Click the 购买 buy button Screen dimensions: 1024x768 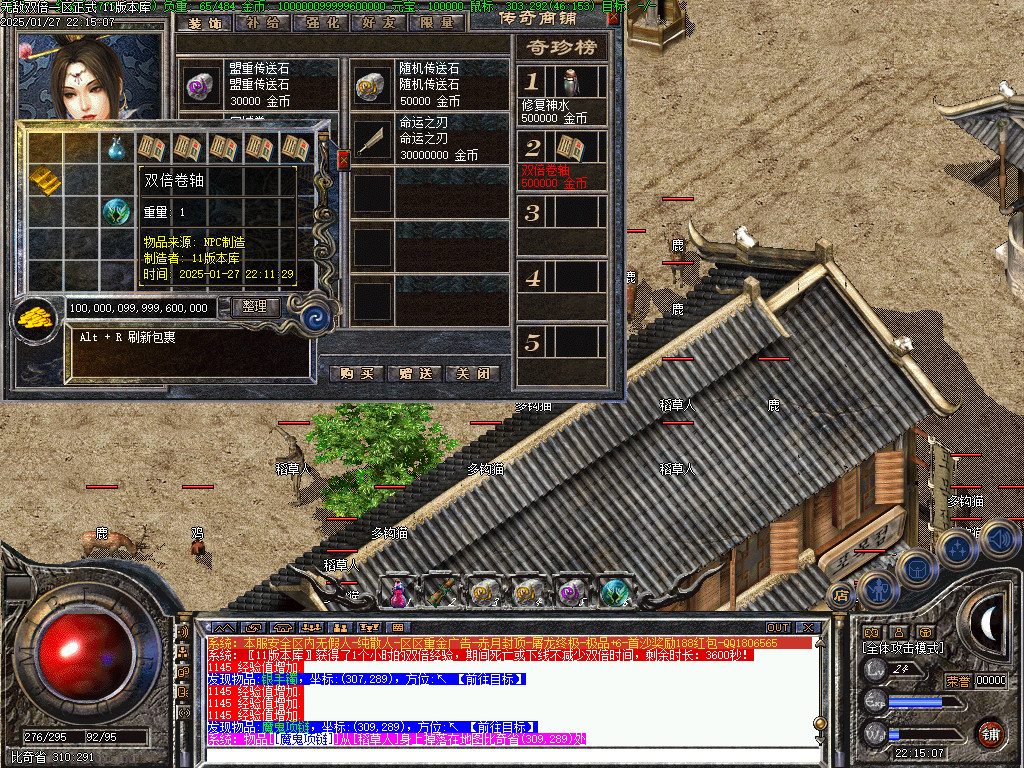357,373
